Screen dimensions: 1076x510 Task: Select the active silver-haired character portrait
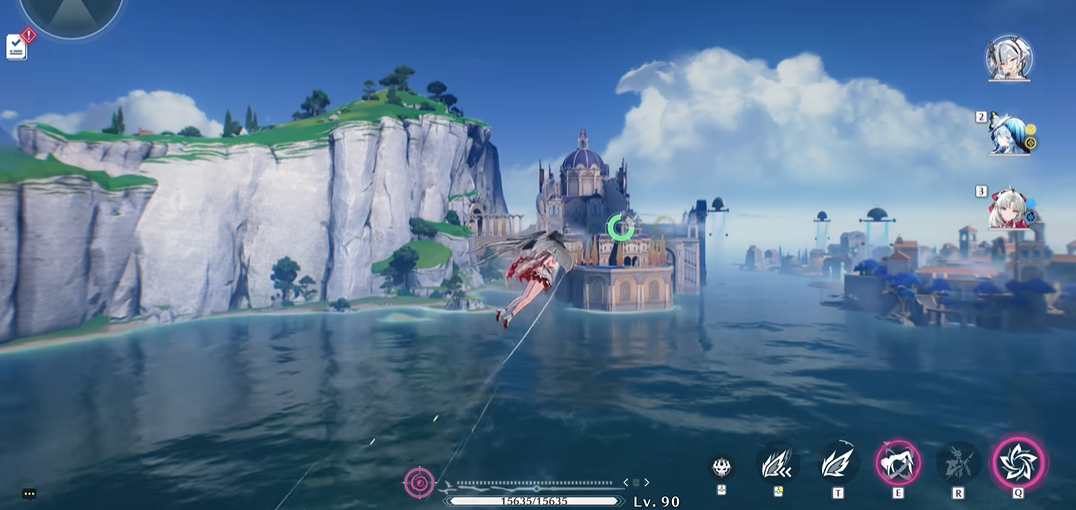click(x=1007, y=58)
